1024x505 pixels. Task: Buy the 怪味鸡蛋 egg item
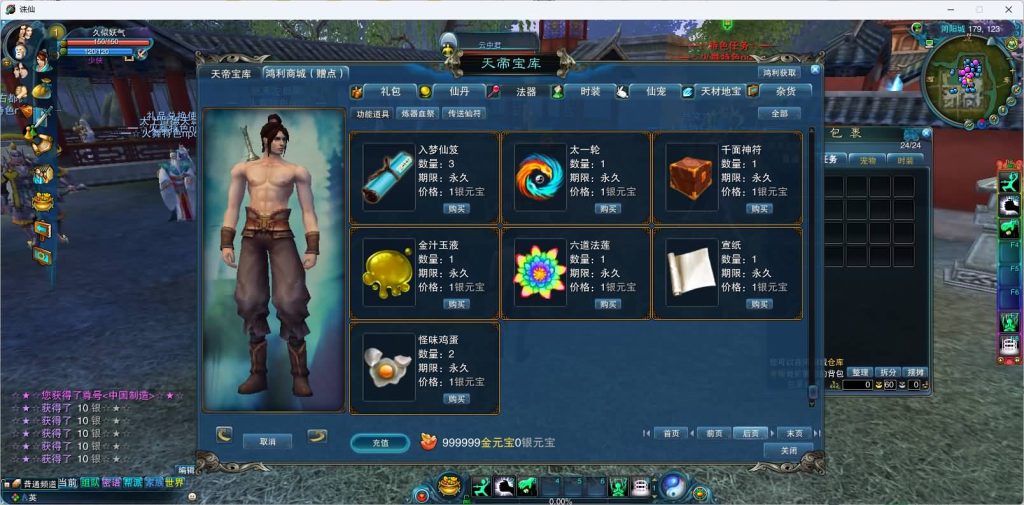[x=456, y=399]
